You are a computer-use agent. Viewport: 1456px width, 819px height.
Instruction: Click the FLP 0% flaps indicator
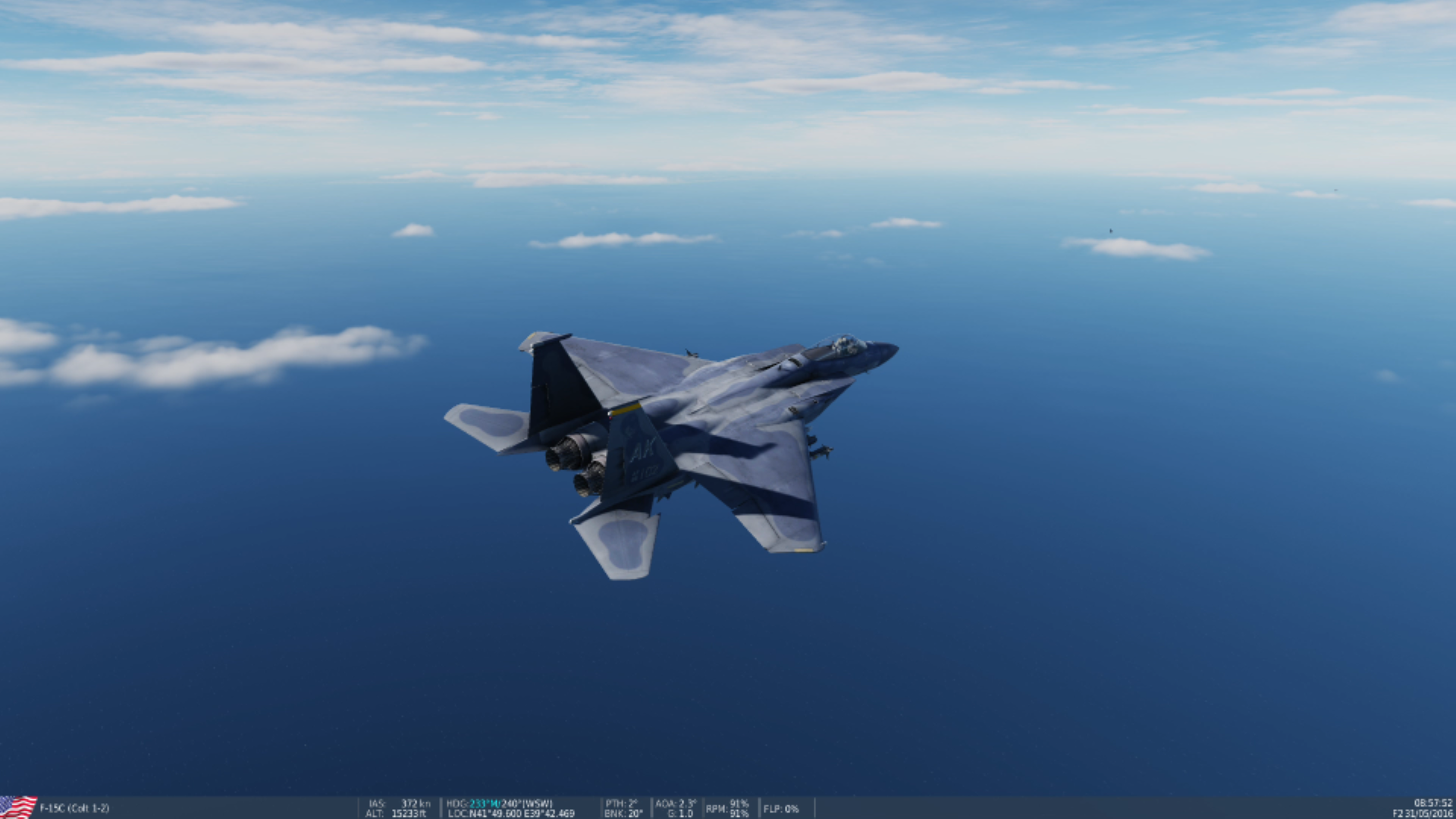(781, 809)
